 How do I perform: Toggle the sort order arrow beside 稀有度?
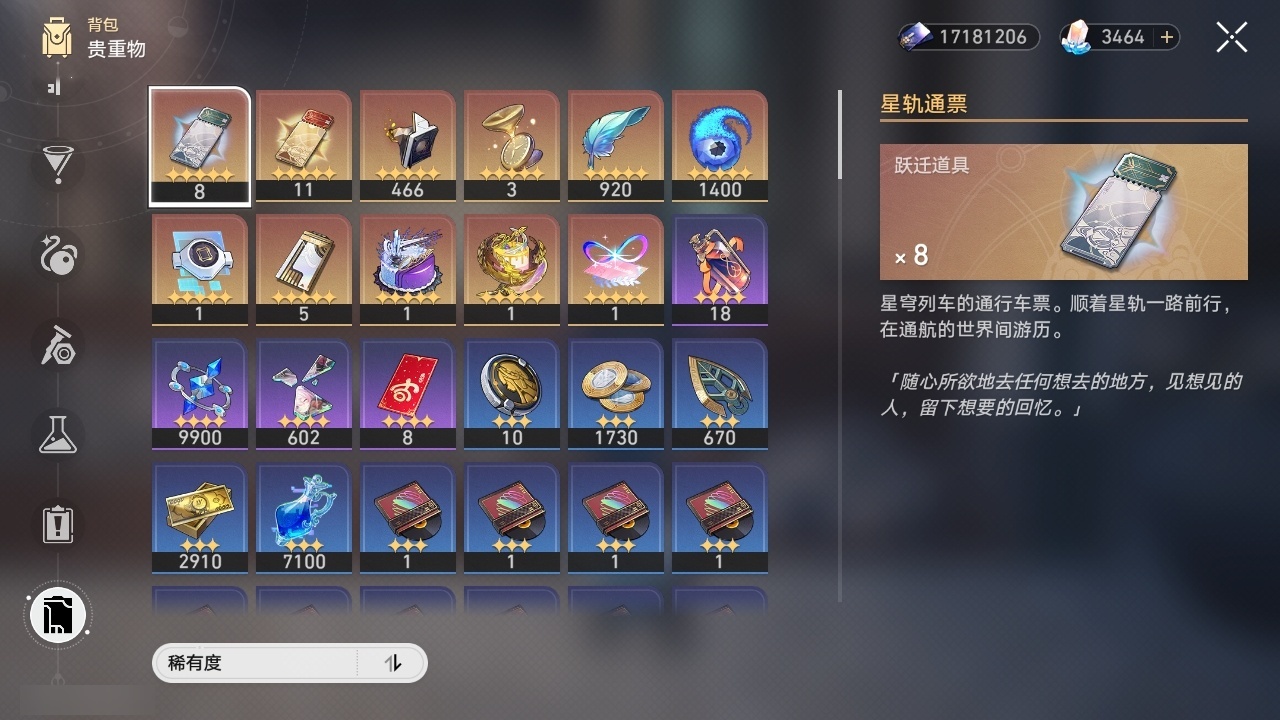(x=394, y=663)
